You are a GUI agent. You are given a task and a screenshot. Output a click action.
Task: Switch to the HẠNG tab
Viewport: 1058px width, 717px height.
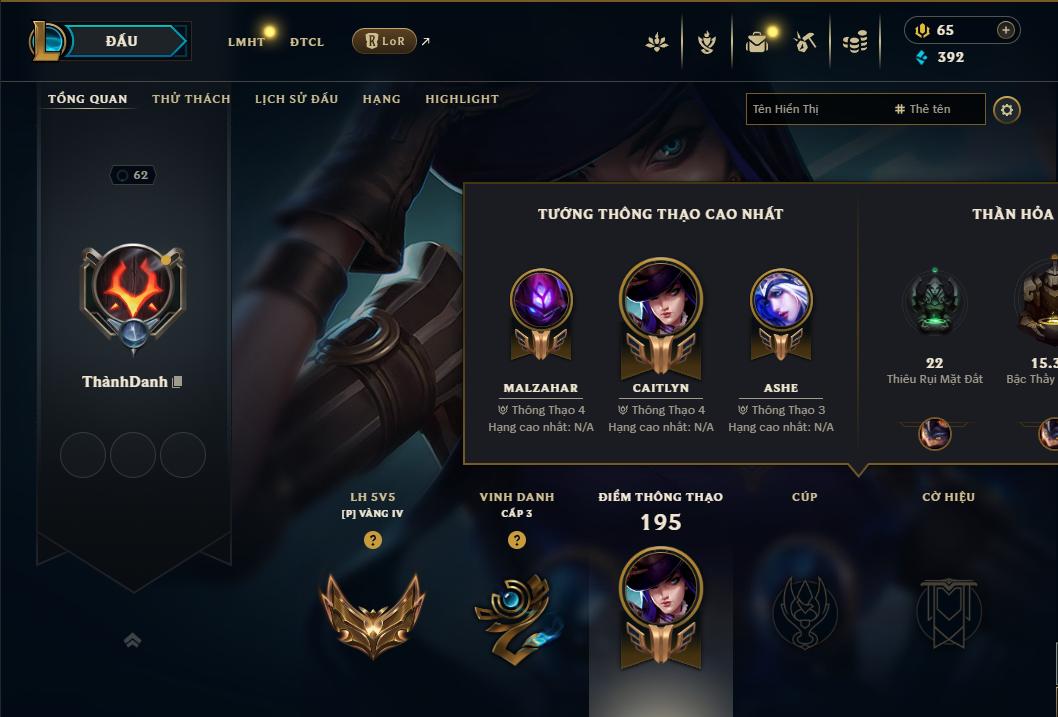pyautogui.click(x=381, y=99)
